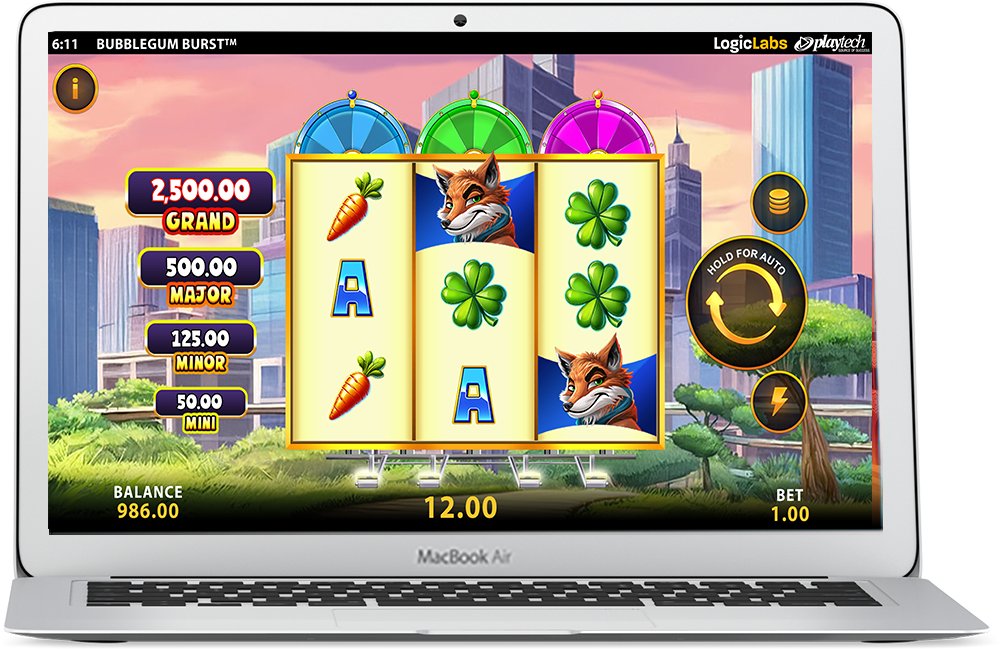Viewport: 1000px width, 649px height.
Task: Open the coin stack bet settings
Action: 778,204
